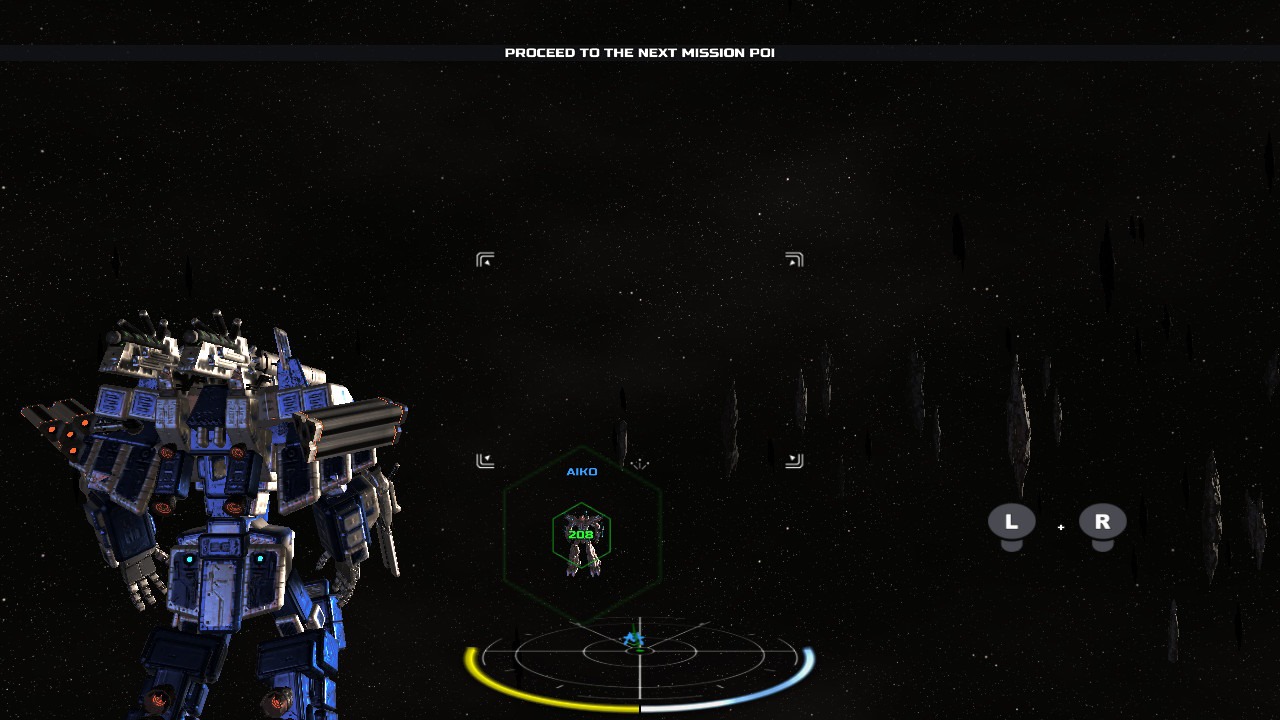
Task: Click the circular radar display
Action: (x=639, y=654)
